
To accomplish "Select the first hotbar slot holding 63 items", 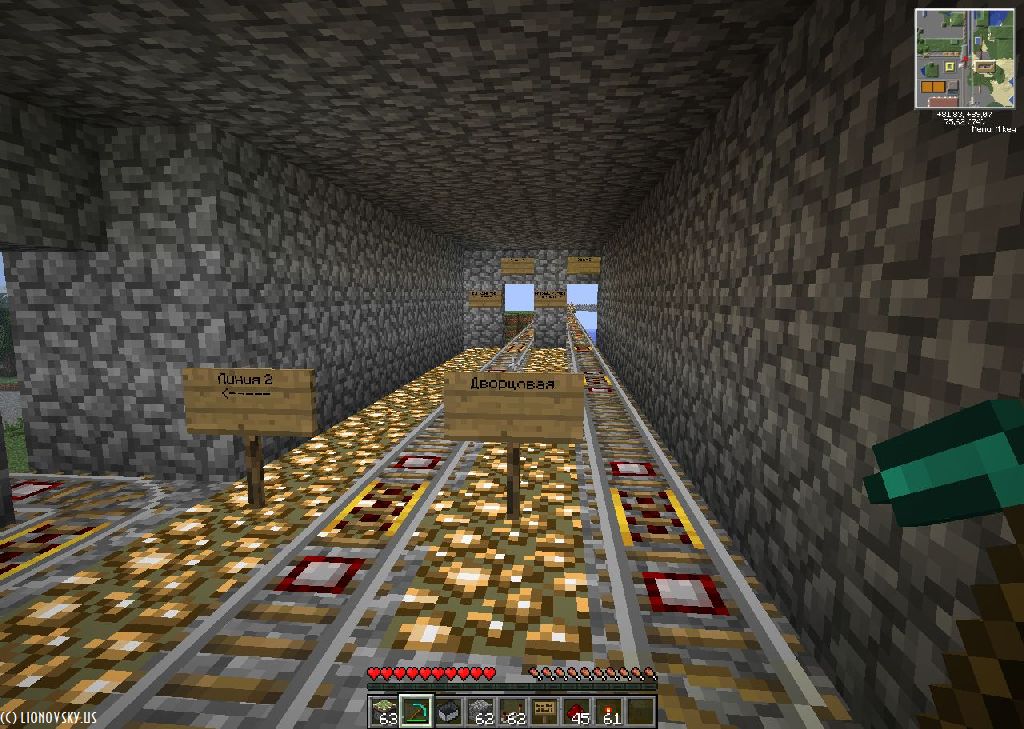I will point(384,711).
